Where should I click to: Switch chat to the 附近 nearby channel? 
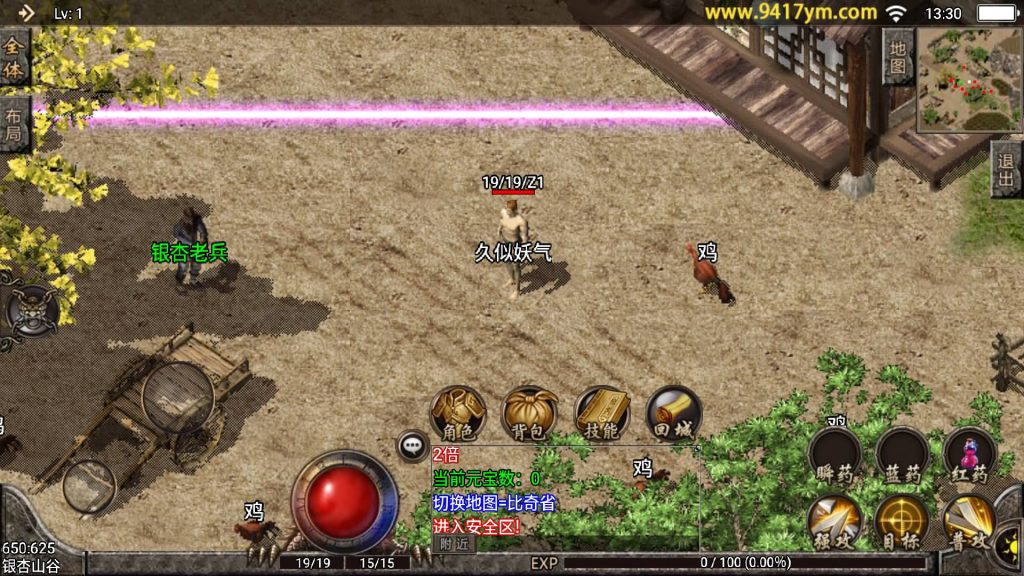(454, 543)
